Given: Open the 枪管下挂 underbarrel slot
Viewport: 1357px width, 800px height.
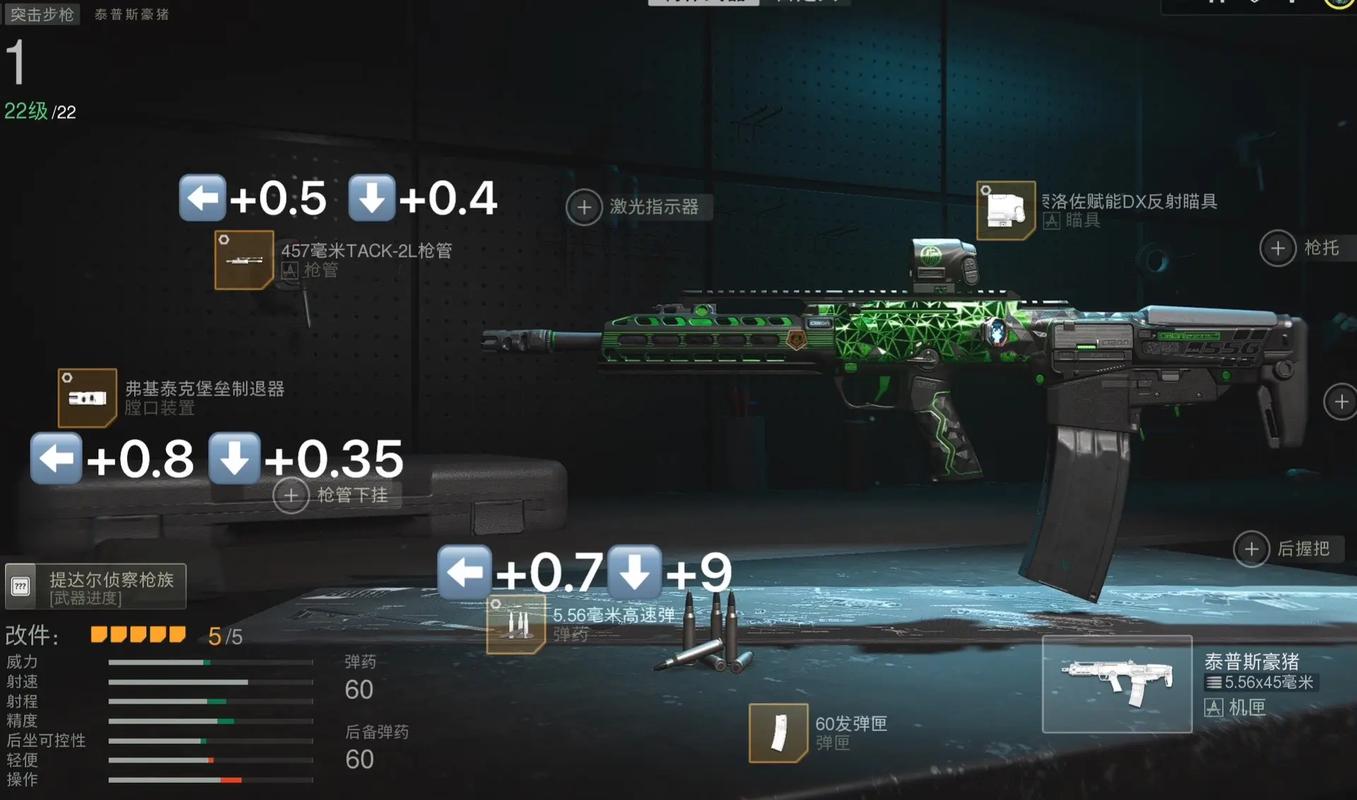Looking at the screenshot, I should click(x=291, y=495).
